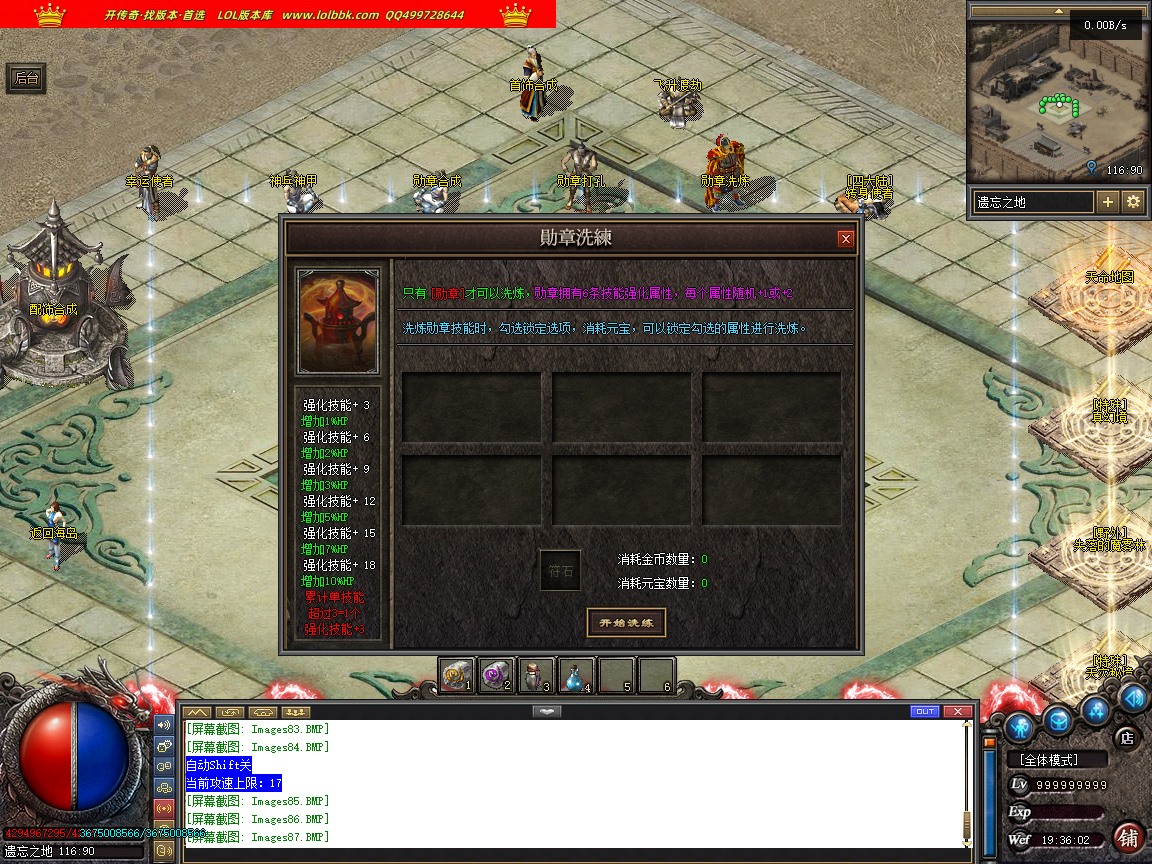Screen dimensions: 1152x864
Task: Click the 开始洗练 start refining button
Action: pyautogui.click(x=625, y=623)
